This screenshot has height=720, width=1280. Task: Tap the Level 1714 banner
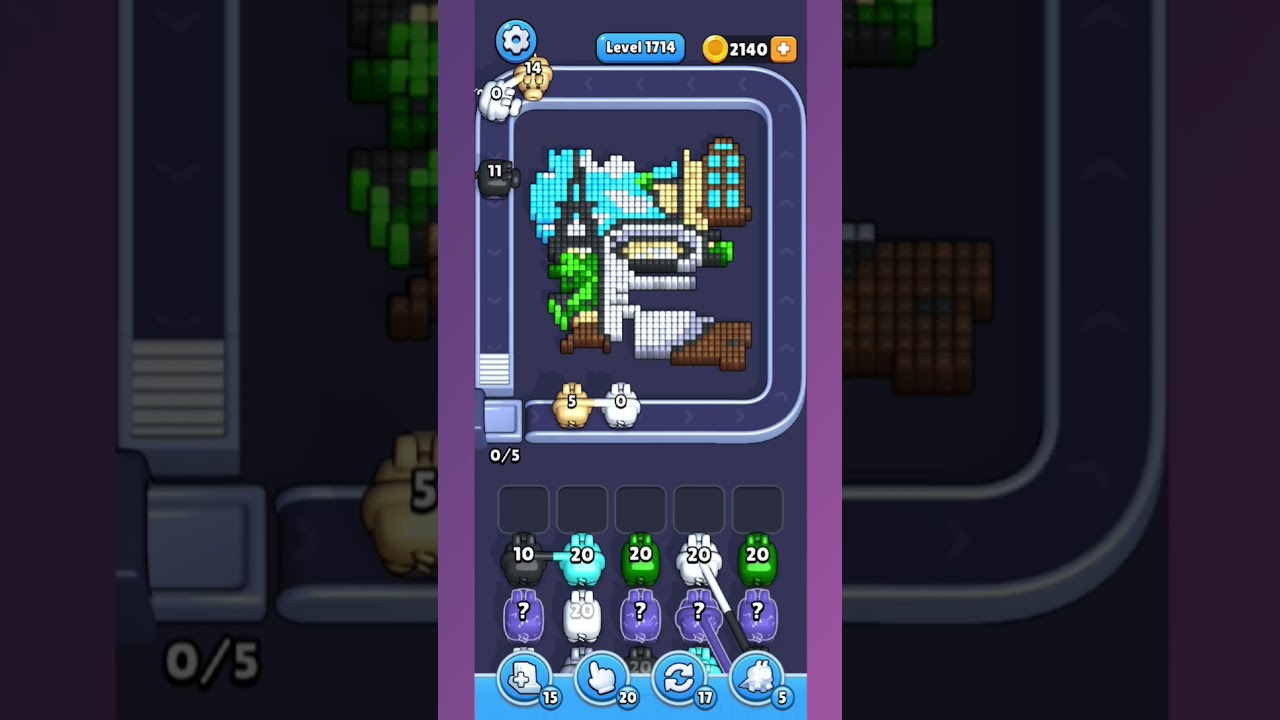click(x=640, y=47)
